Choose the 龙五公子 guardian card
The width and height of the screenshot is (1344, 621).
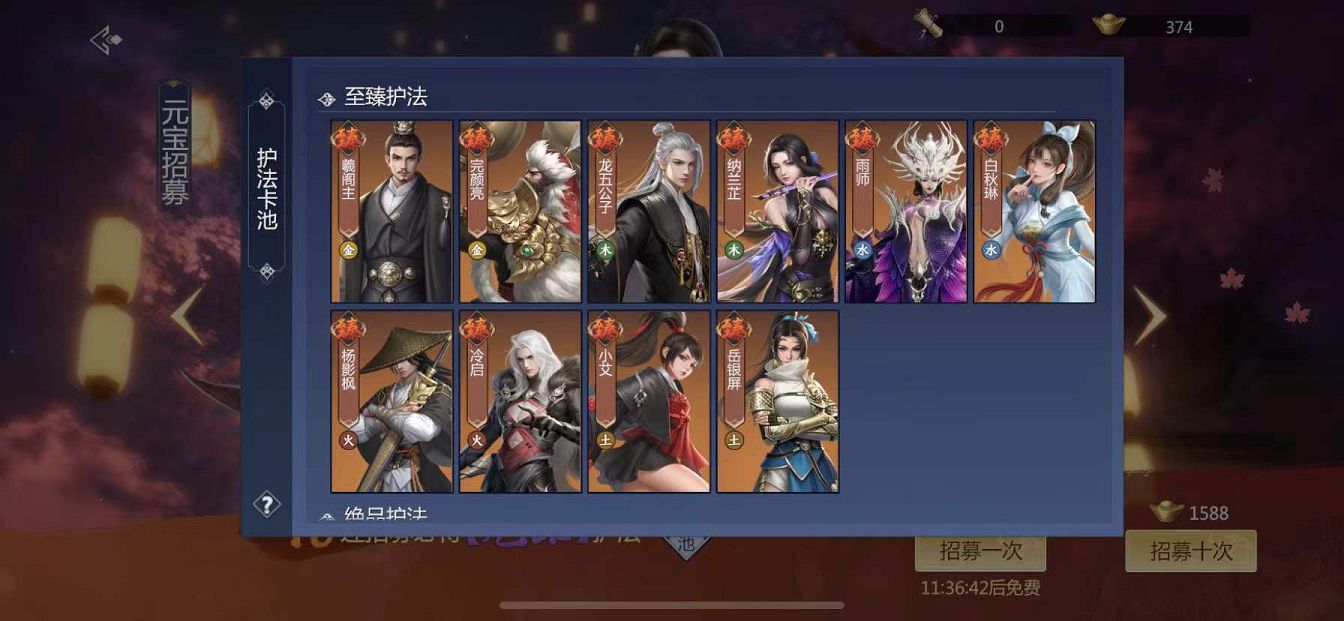649,212
